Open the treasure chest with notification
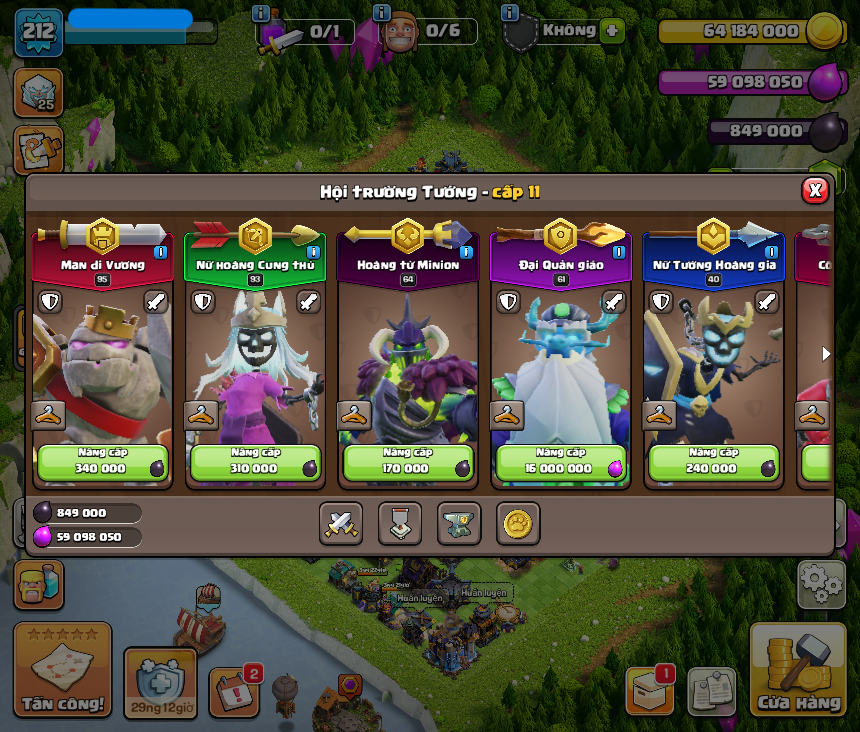The image size is (860, 732). click(649, 690)
